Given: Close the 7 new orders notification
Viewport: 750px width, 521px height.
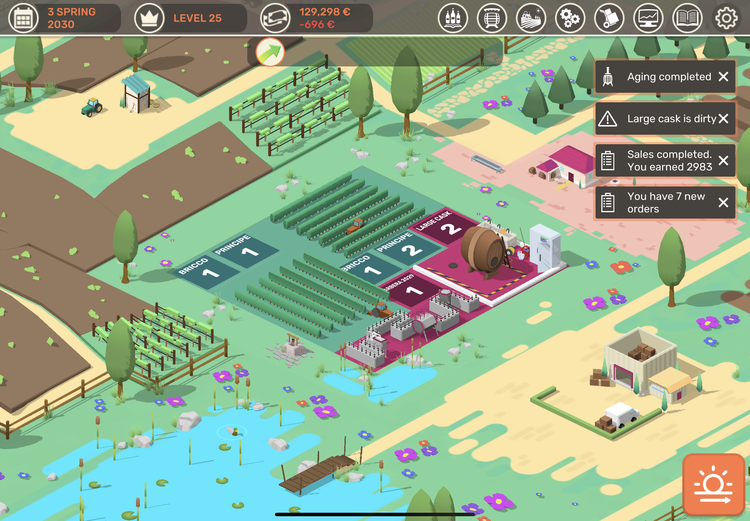Looking at the screenshot, I should pos(723,203).
